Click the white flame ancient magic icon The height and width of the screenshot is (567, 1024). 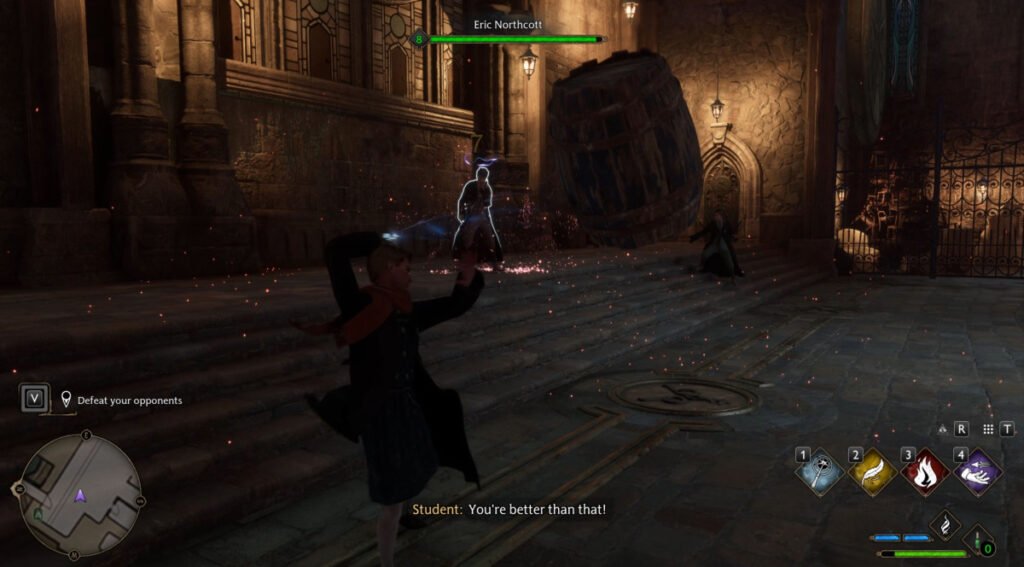tap(944, 526)
